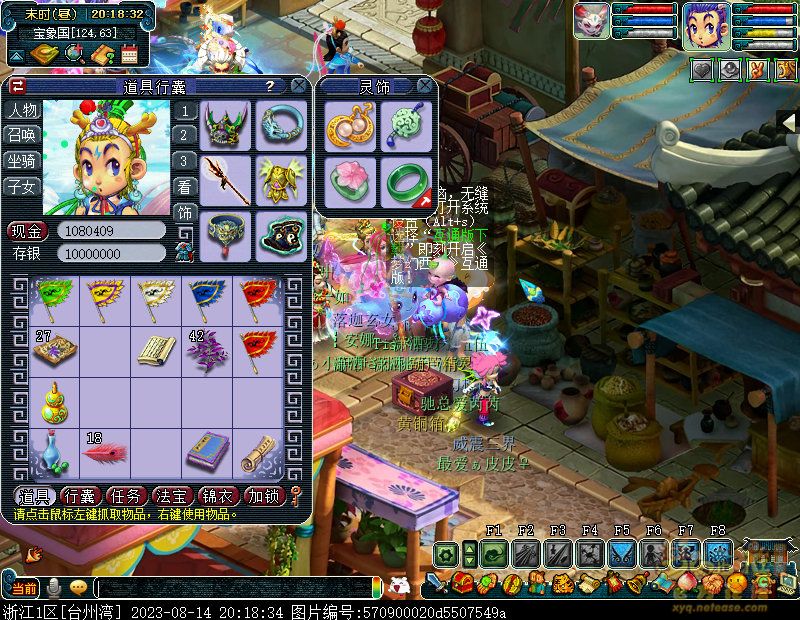Viewport: 800px width, 620px height.
Task: Open the 任务 quest items tab
Action: pos(127,495)
